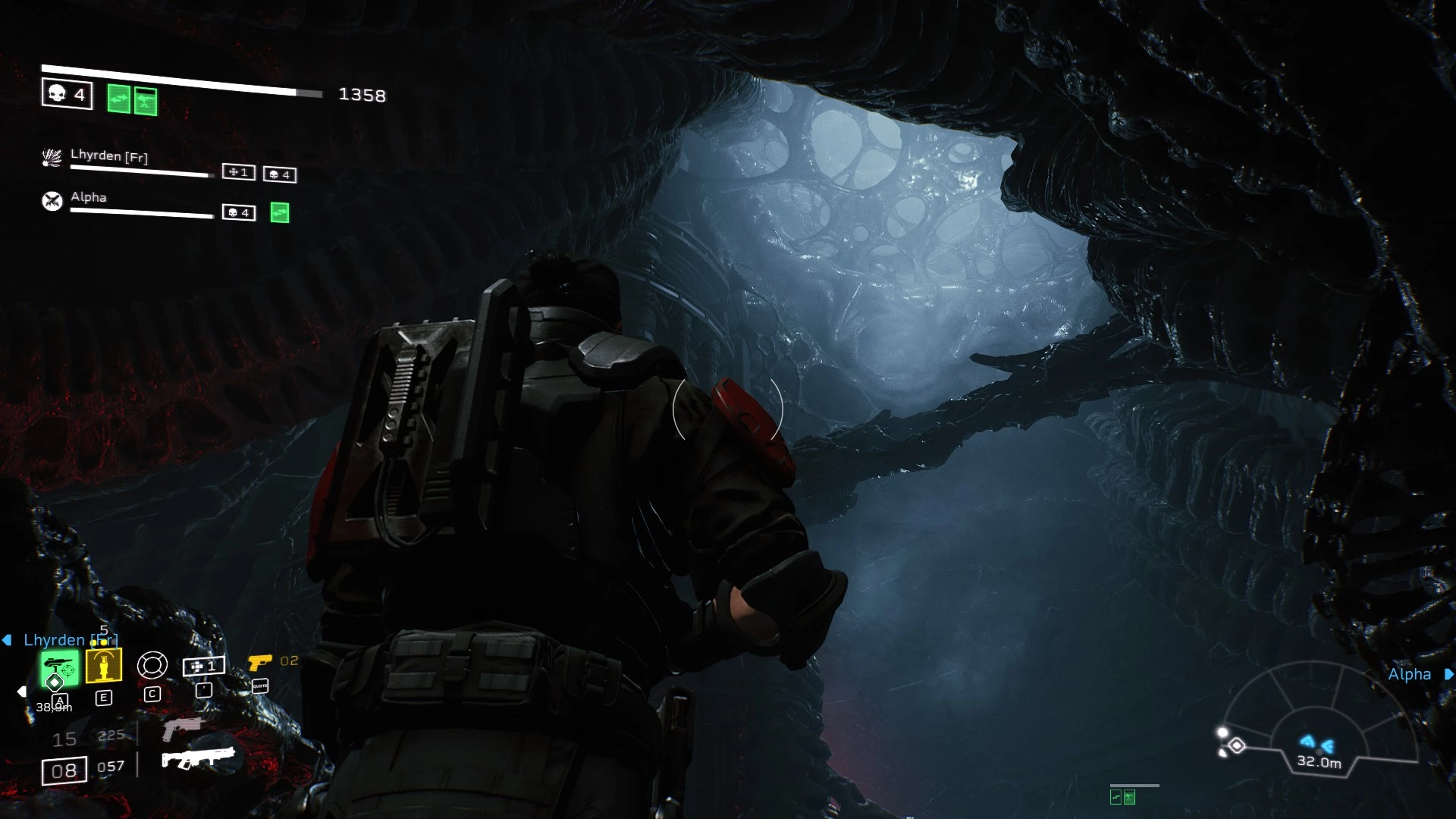Expand the green stratagem icons above the 32.0m compass
Viewport: 1456px width, 819px height.
[x=1123, y=798]
